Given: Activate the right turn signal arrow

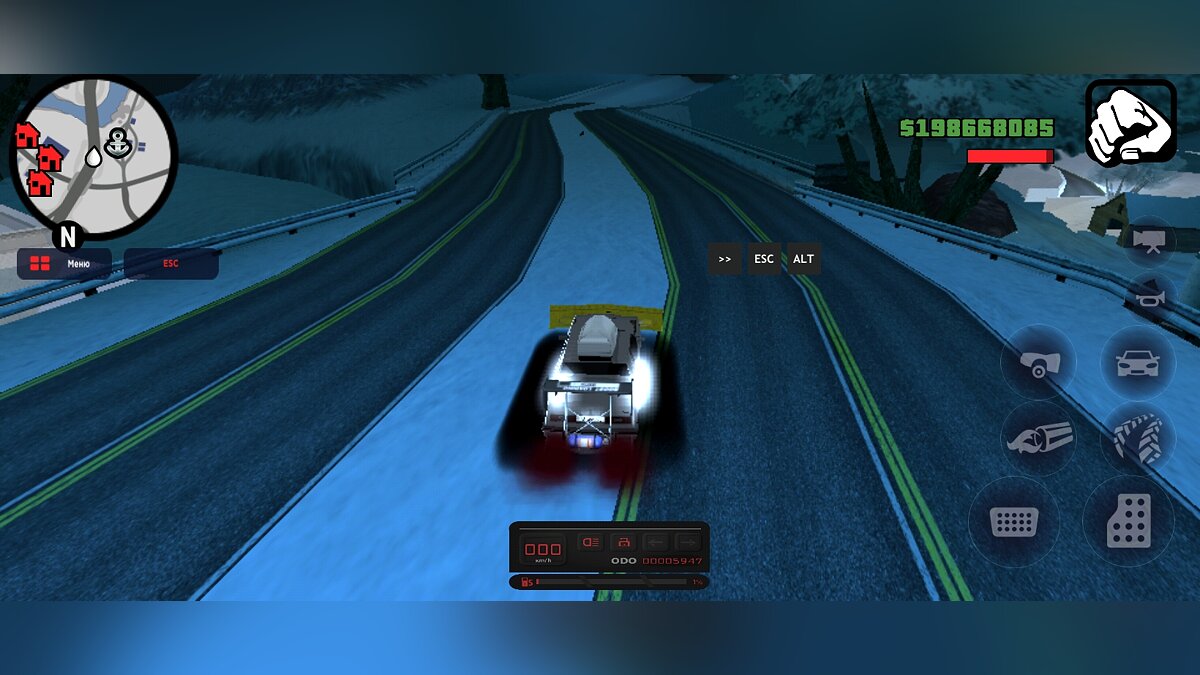Looking at the screenshot, I should [686, 543].
